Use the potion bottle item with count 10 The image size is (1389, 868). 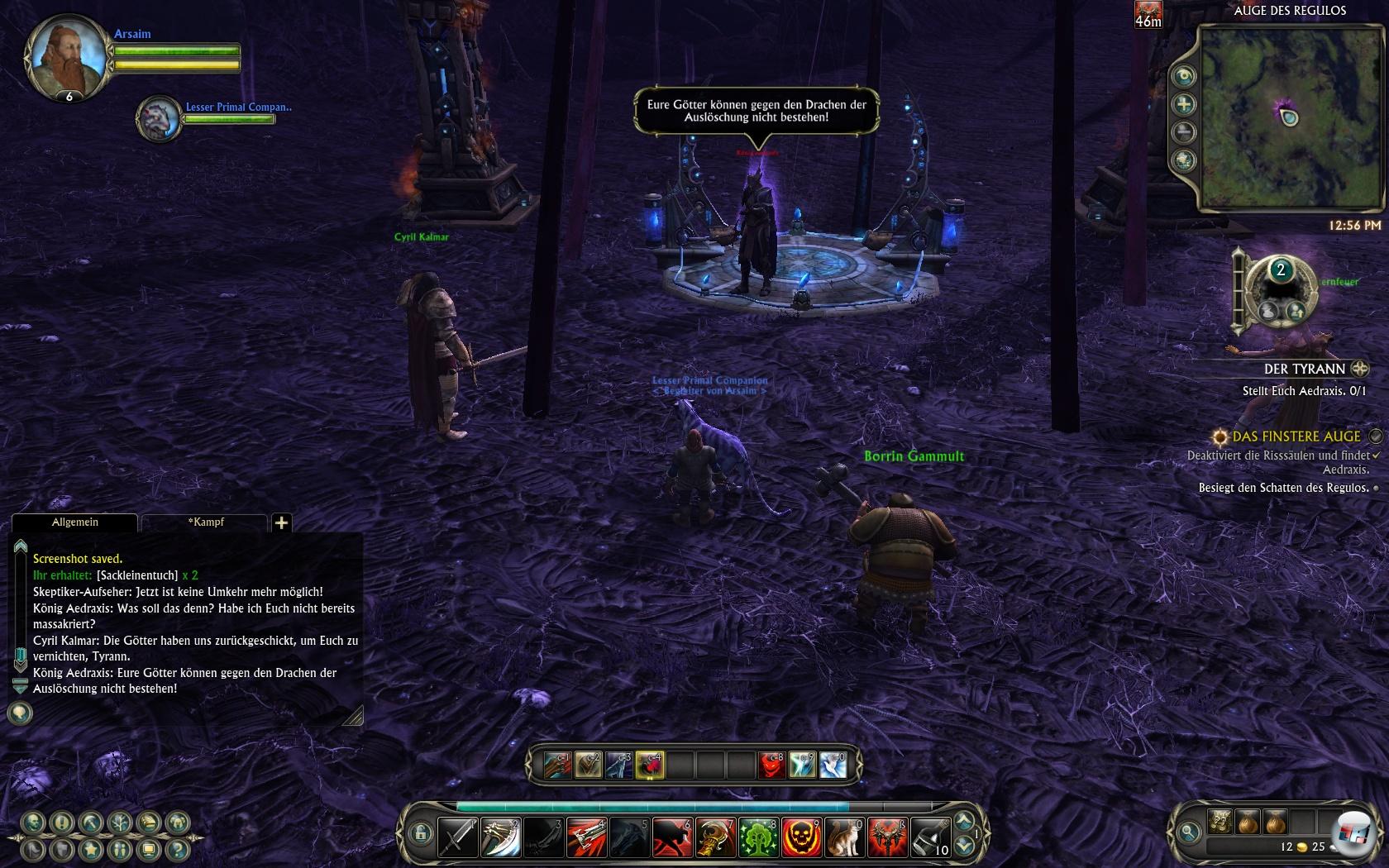pyautogui.click(x=930, y=837)
